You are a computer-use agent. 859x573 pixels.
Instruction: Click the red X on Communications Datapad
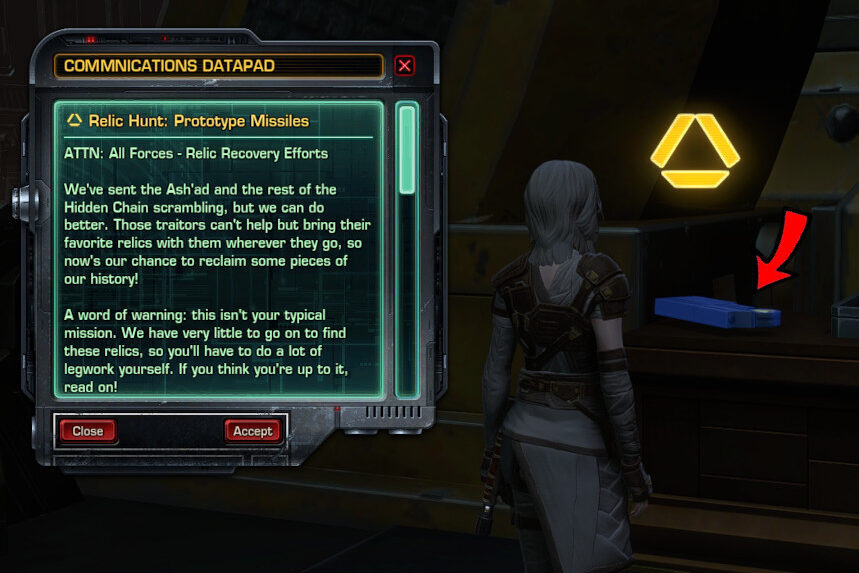(404, 66)
